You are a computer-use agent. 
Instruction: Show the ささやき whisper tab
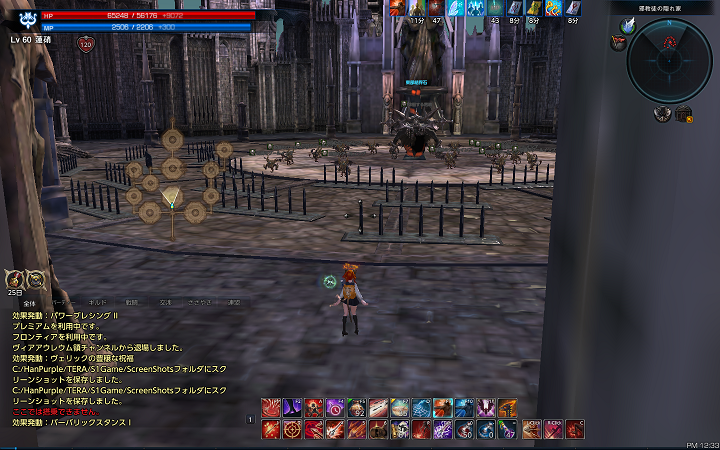(x=200, y=301)
